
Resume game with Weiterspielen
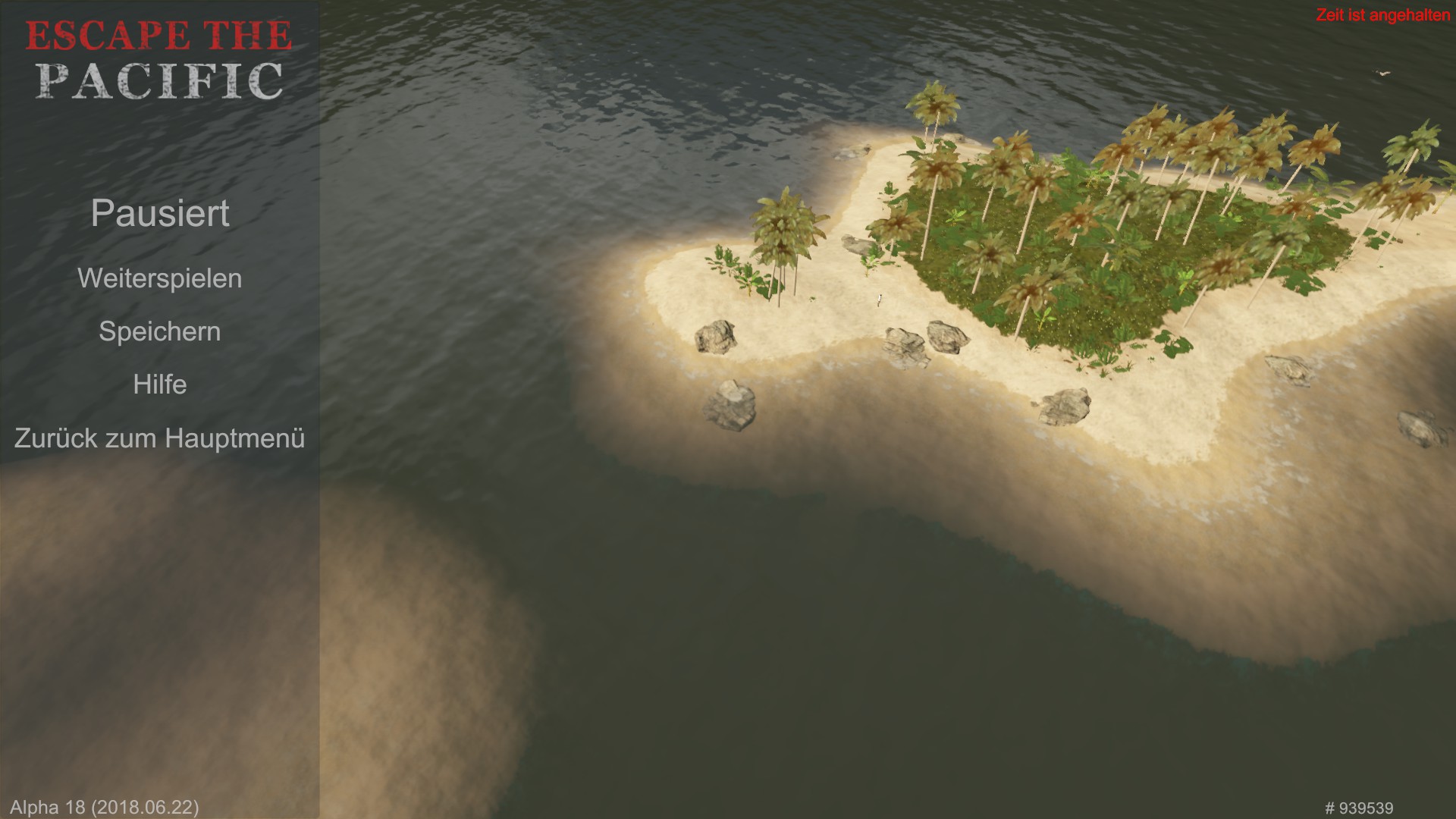[159, 278]
